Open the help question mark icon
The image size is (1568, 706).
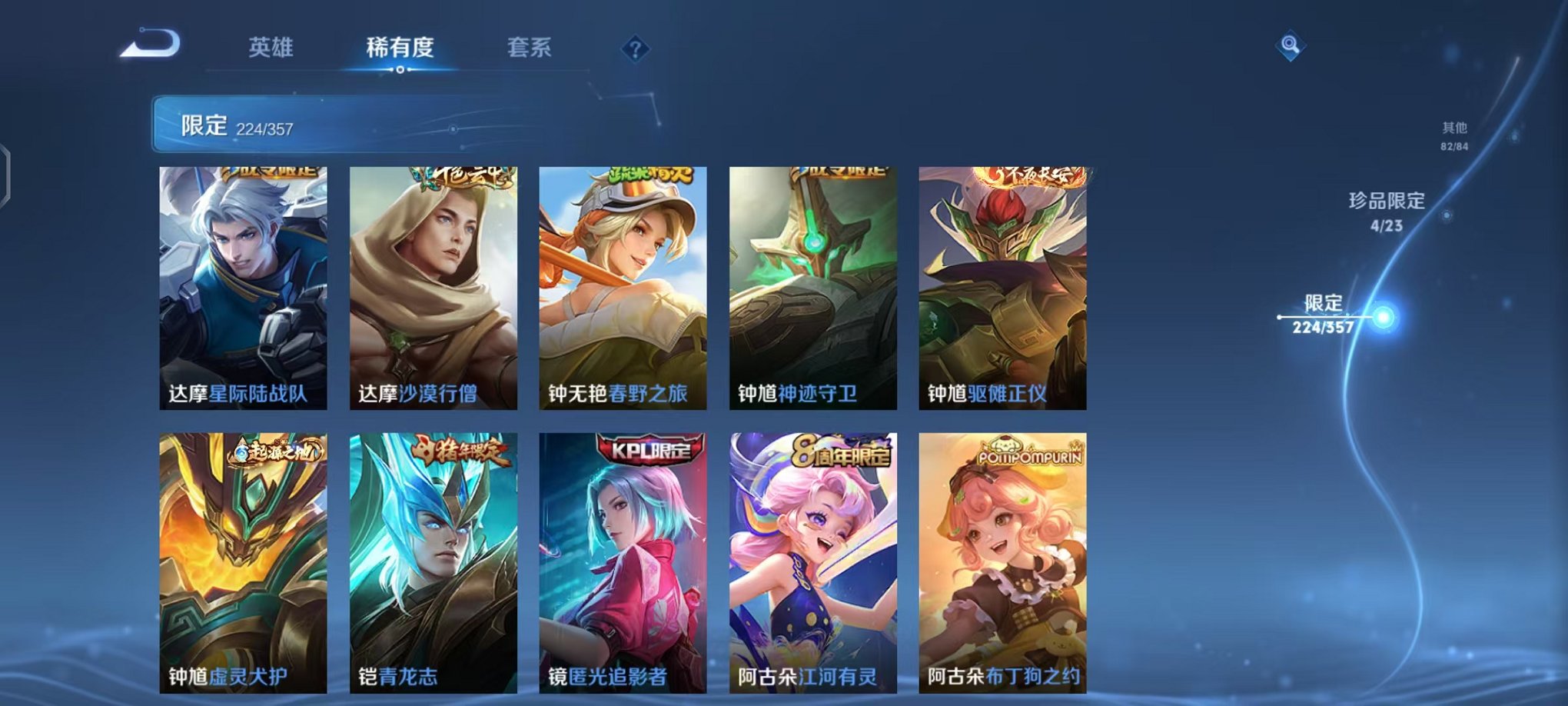coord(635,50)
